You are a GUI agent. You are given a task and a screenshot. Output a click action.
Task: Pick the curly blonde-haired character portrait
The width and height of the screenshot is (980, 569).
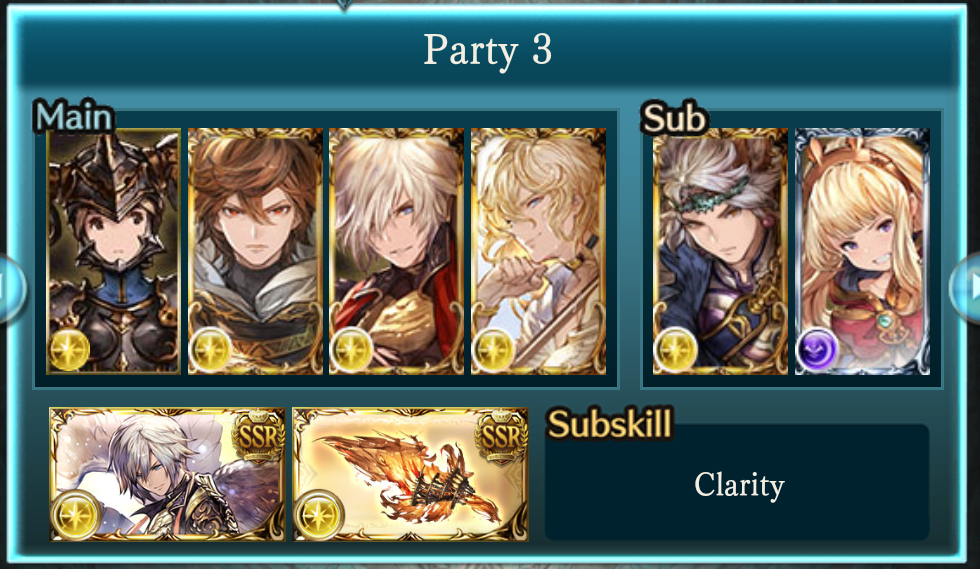[538, 251]
